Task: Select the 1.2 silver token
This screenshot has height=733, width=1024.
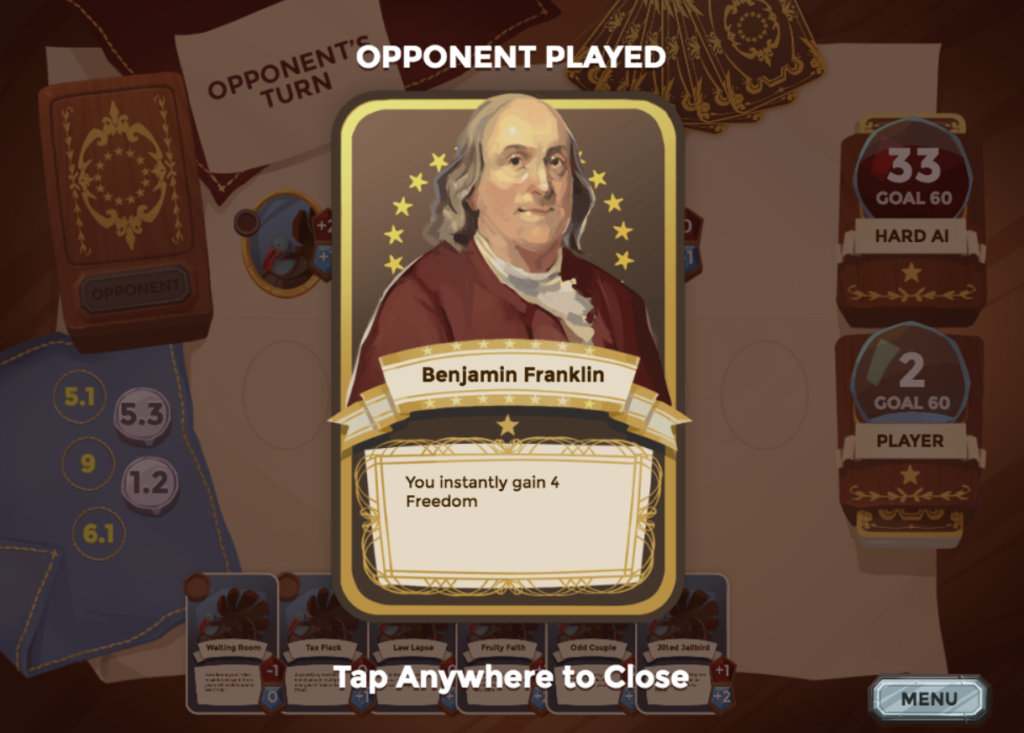Action: click(x=149, y=485)
